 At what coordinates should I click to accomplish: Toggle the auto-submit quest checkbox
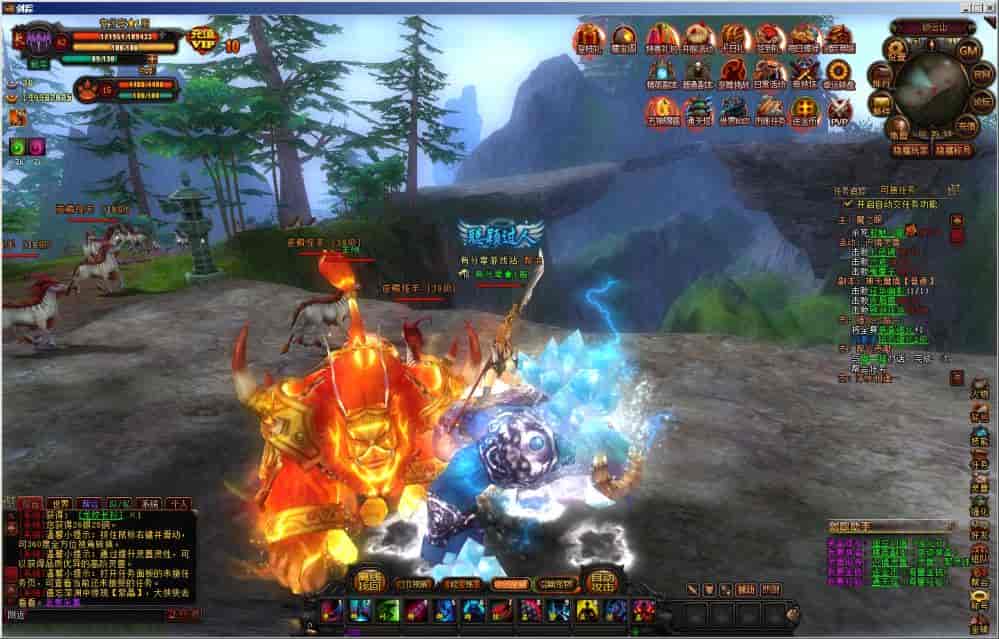coord(847,203)
